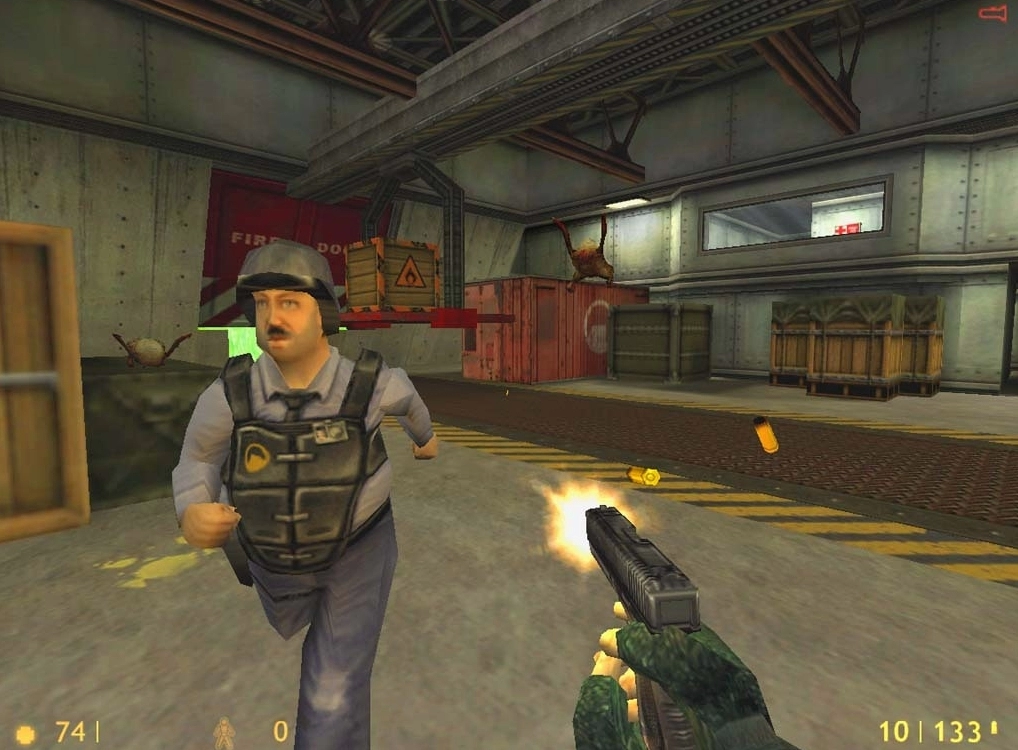Click the flashlight icon in the HUD

(x=992, y=13)
